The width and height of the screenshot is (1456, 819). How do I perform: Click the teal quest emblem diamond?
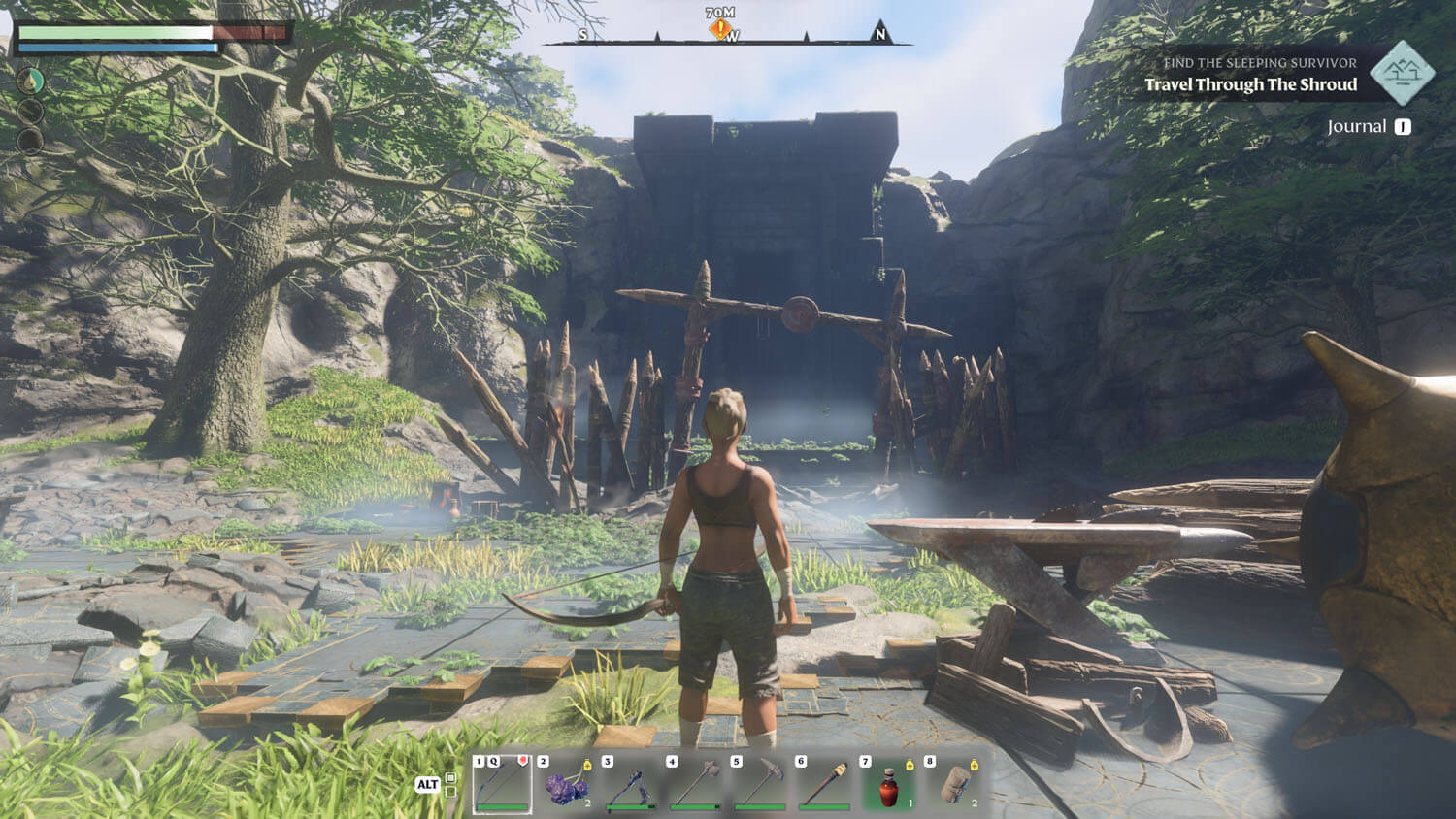1402,73
